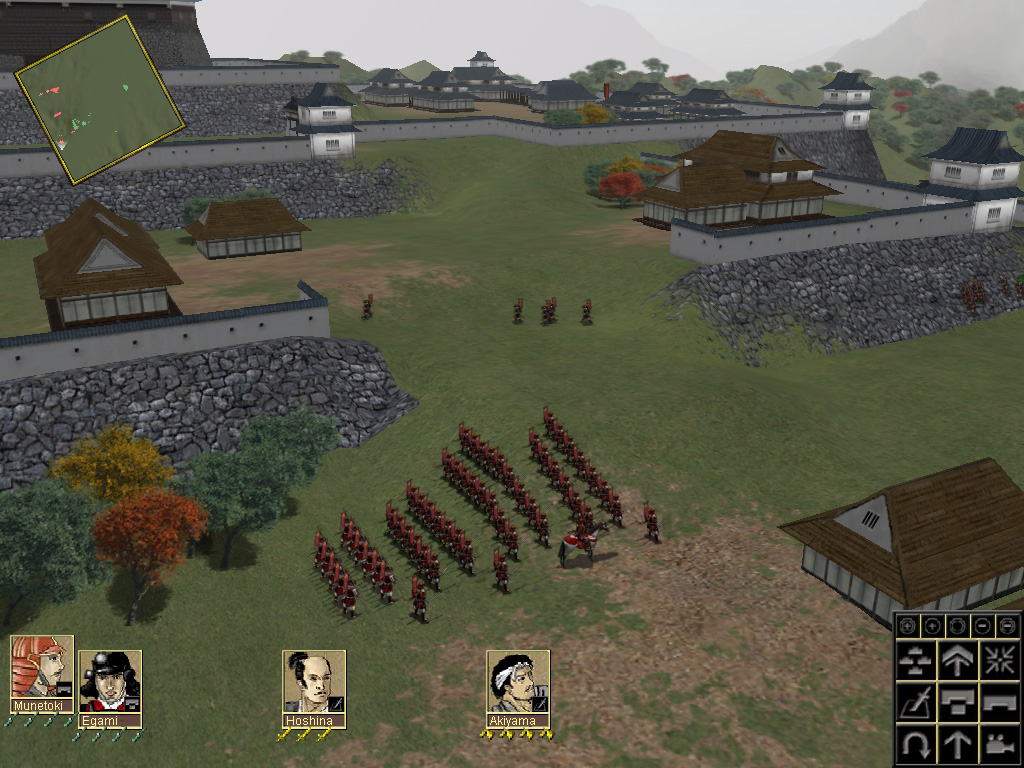Image resolution: width=1024 pixels, height=768 pixels.
Task: Select the flat bracket formation icon
Action: point(999,701)
